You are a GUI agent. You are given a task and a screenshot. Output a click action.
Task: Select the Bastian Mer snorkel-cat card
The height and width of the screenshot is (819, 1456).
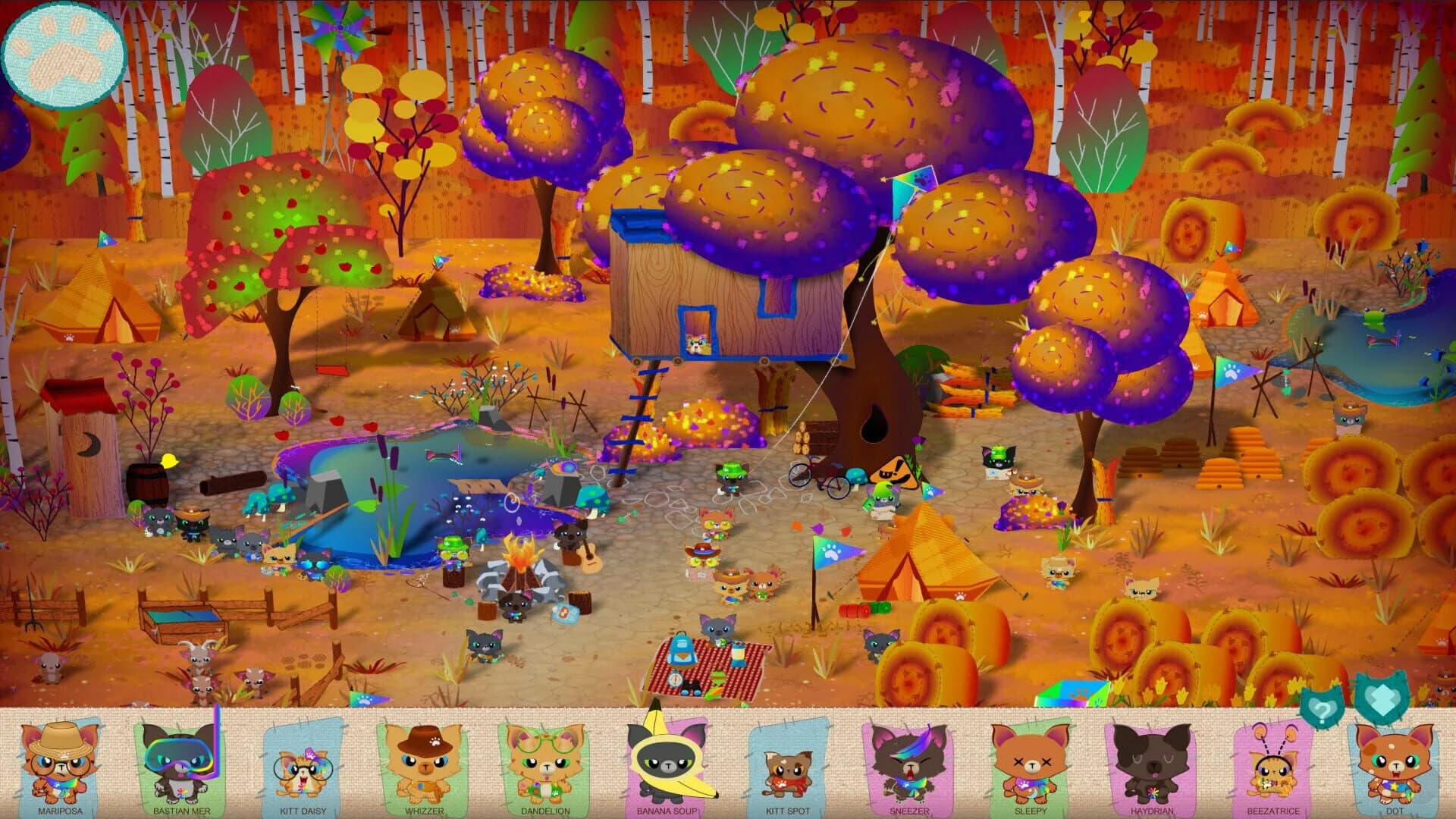(182, 766)
